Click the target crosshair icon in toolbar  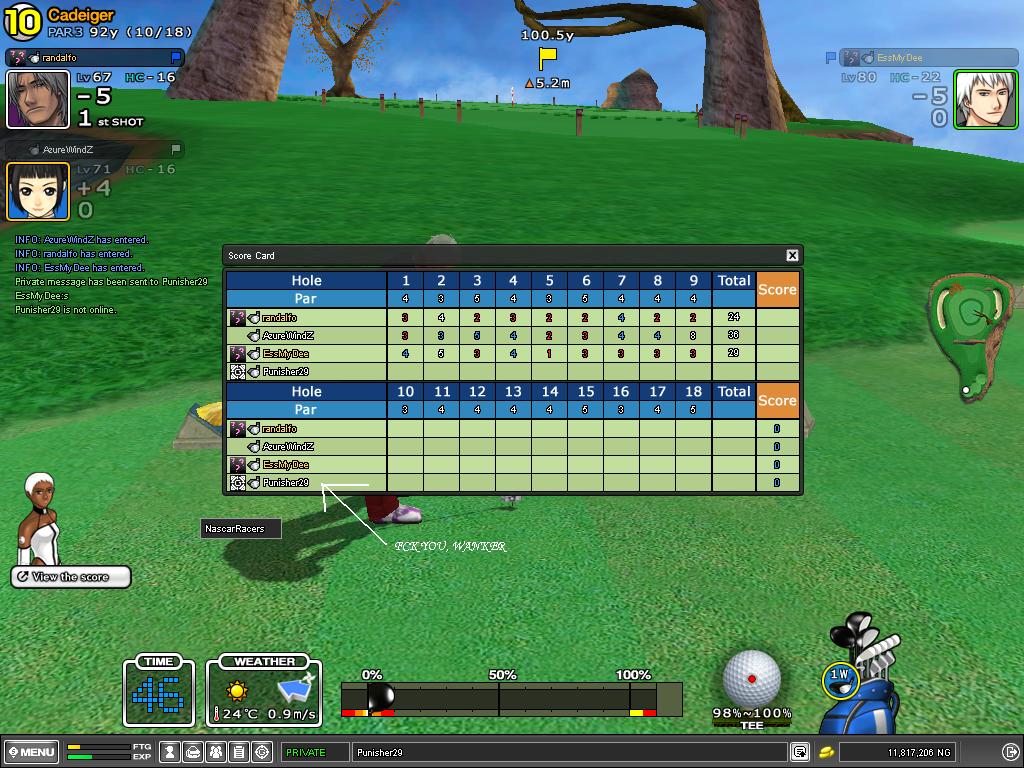click(263, 752)
